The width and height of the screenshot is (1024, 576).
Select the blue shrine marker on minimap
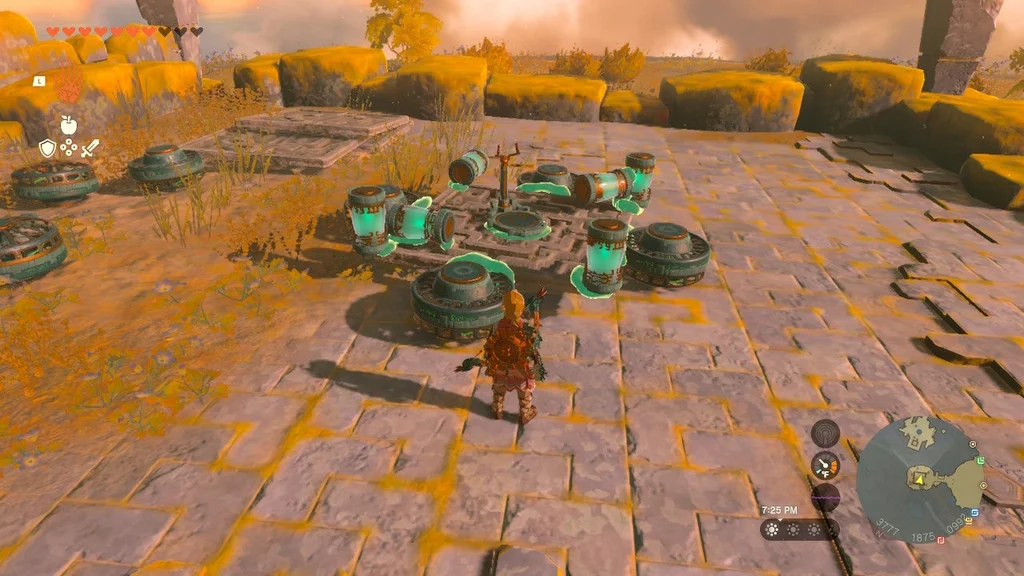pos(974,513)
